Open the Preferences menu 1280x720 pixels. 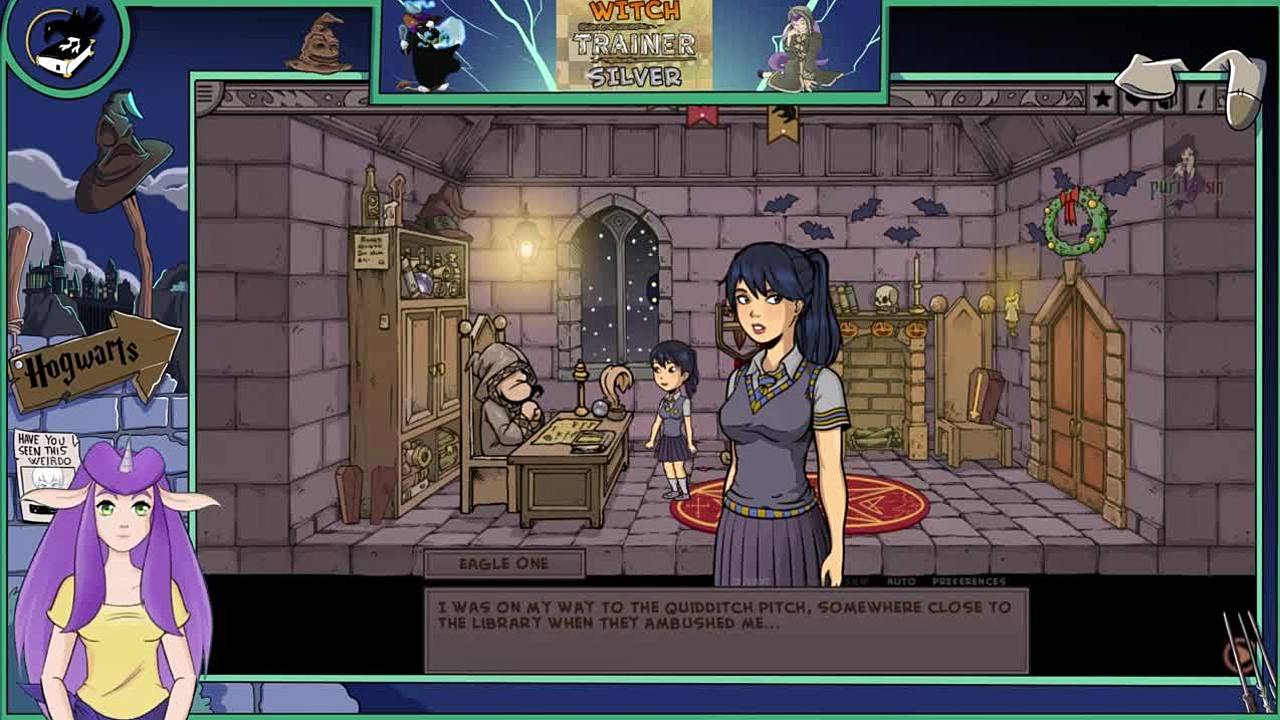968,581
